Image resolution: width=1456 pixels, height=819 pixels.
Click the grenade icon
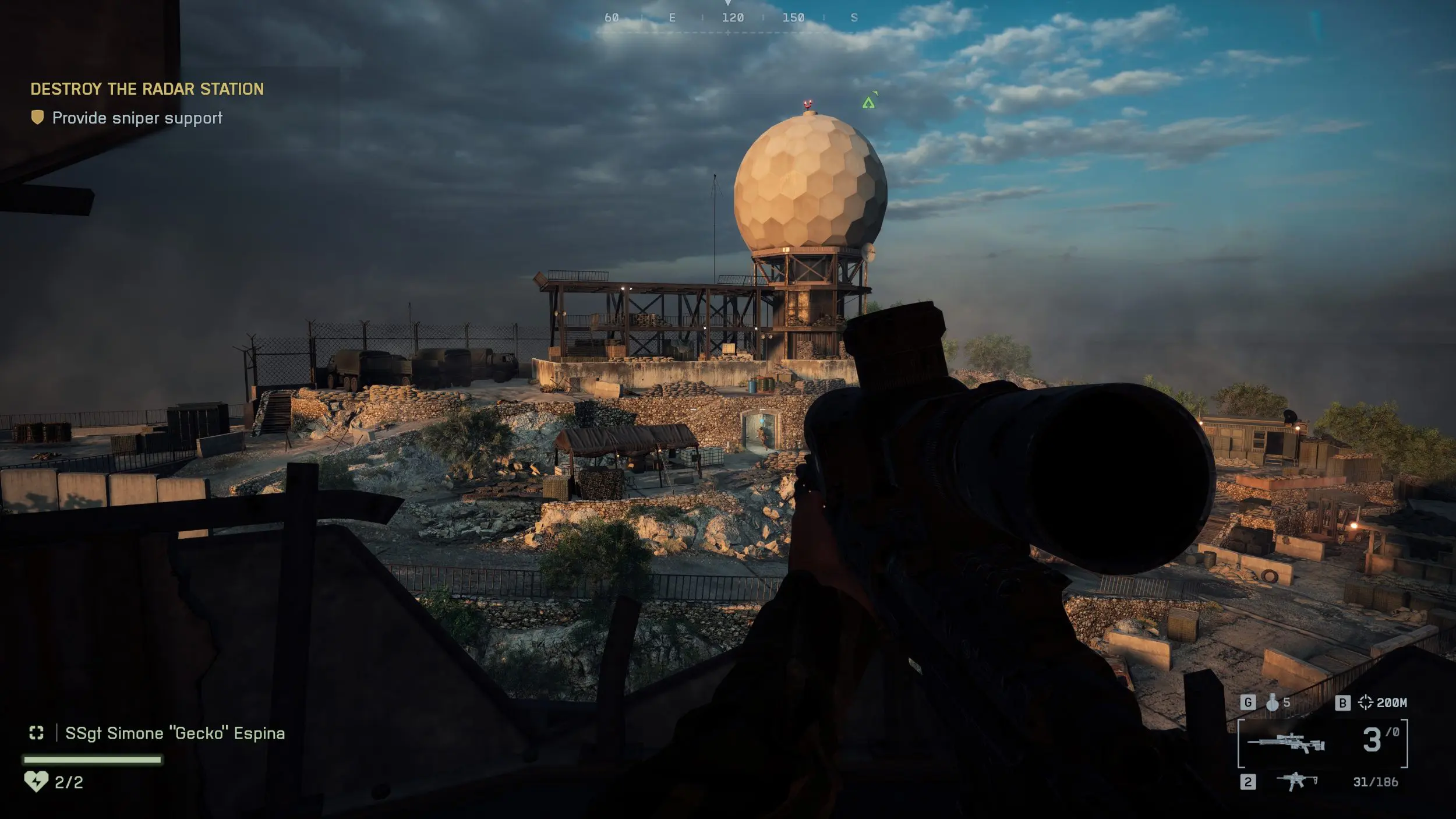(x=1273, y=703)
